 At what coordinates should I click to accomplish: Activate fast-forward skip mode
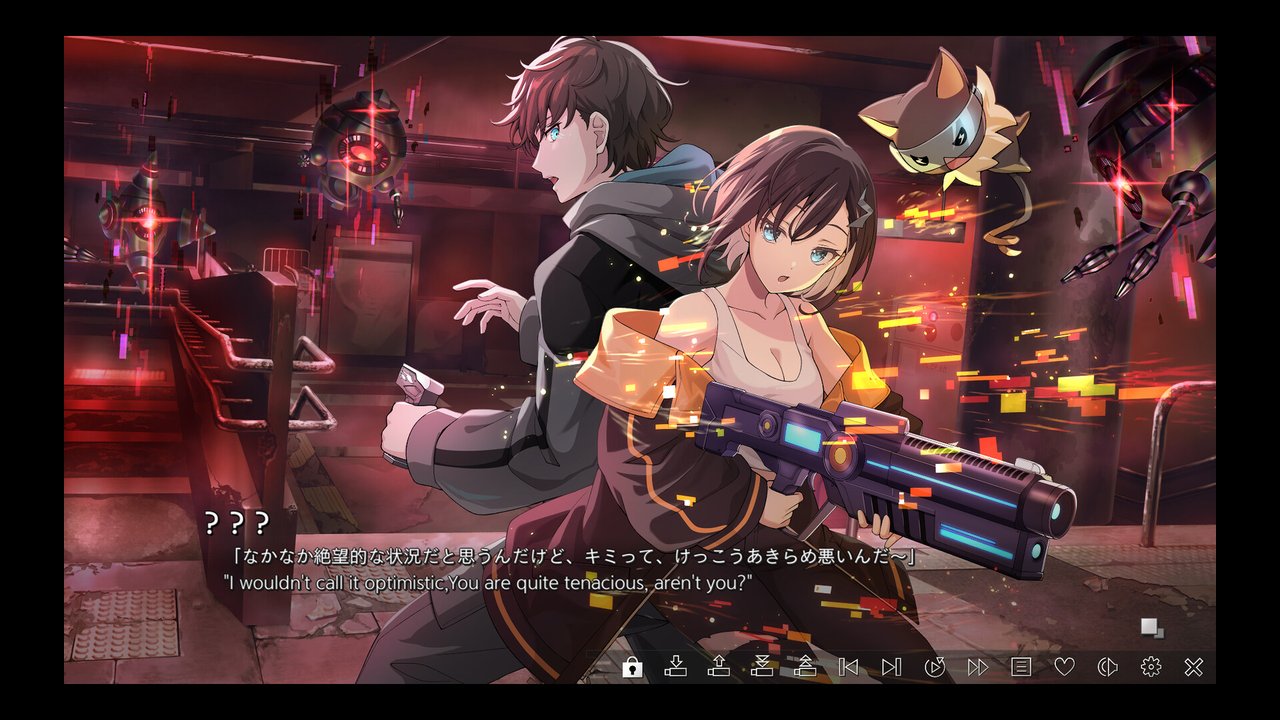click(x=978, y=667)
